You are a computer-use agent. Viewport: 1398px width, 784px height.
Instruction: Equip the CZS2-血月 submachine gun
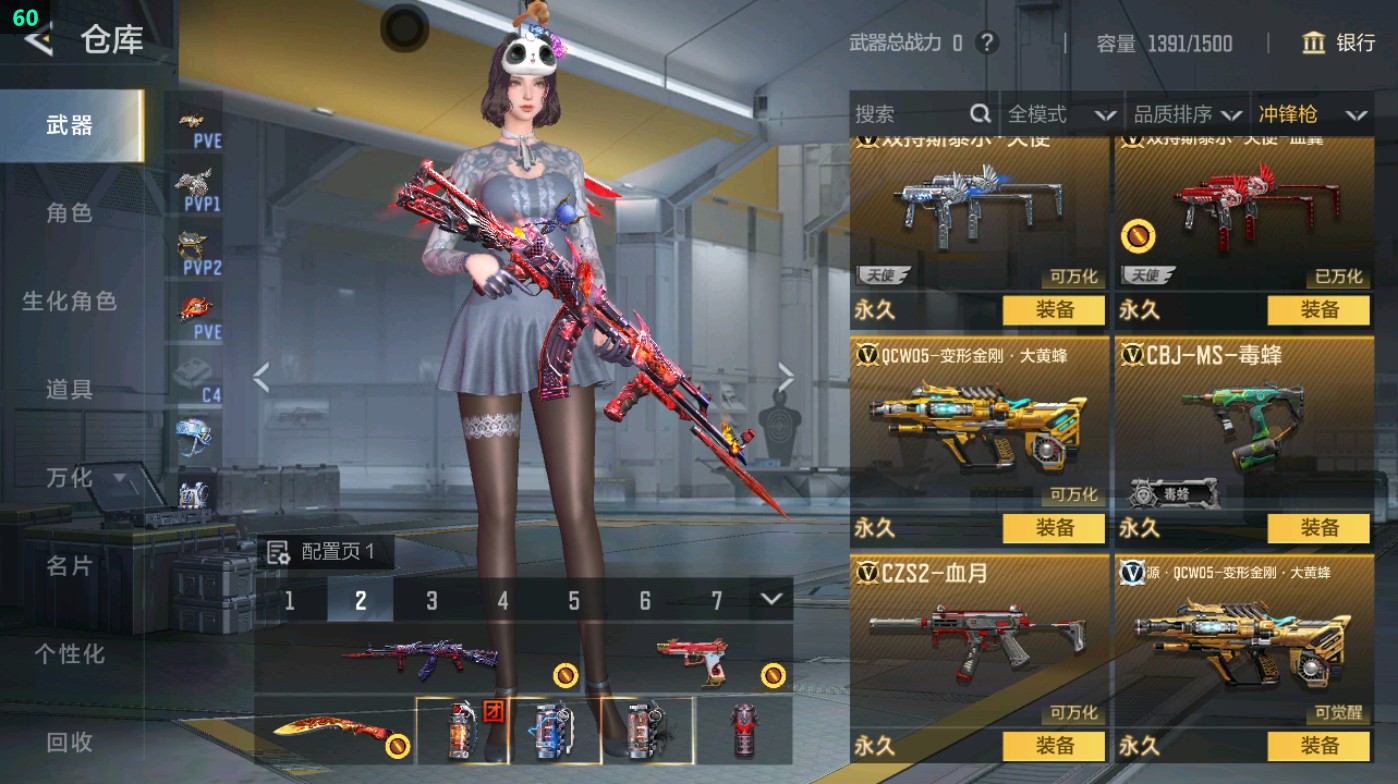coord(1053,746)
